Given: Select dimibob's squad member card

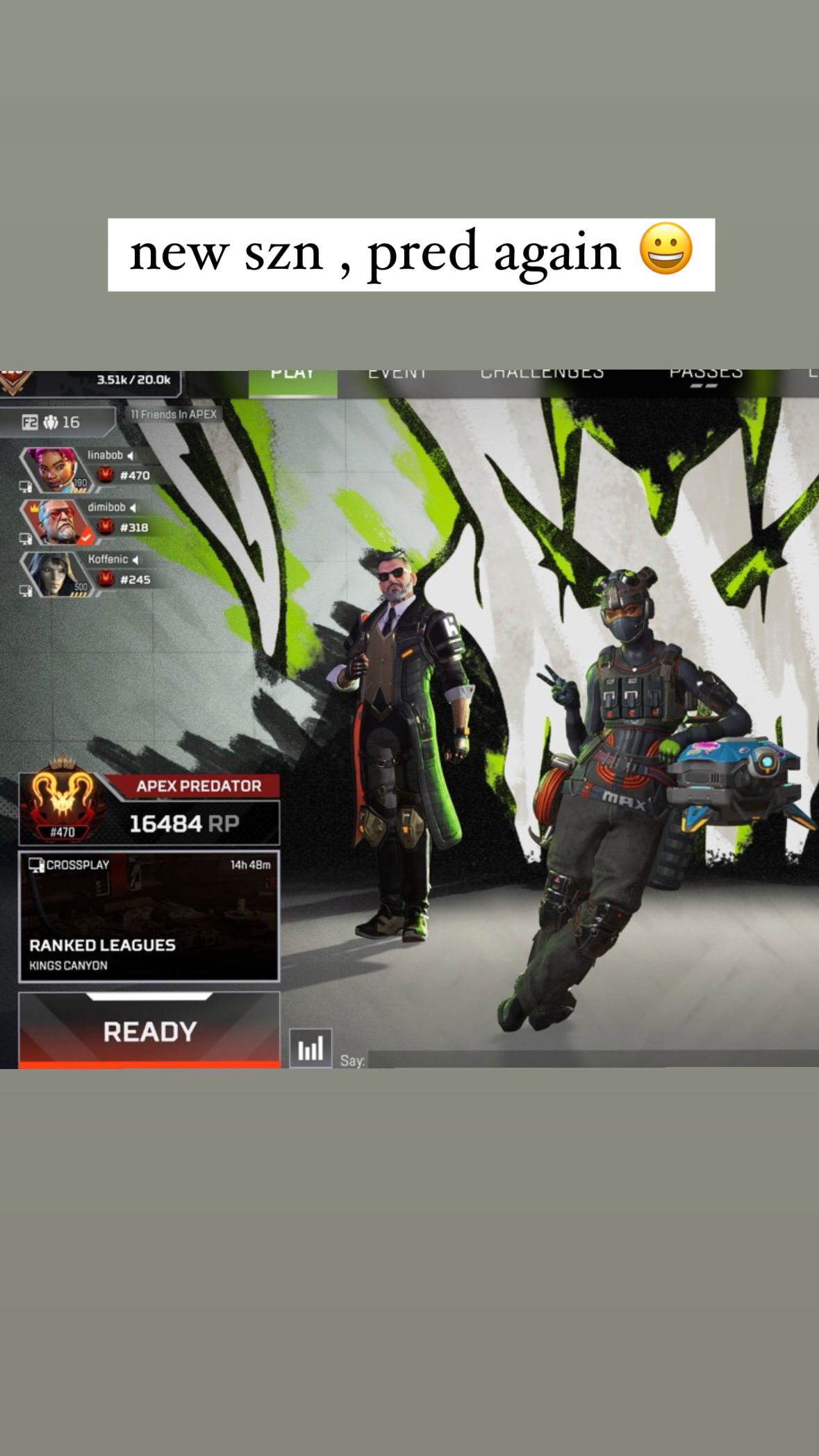Looking at the screenshot, I should click(87, 518).
